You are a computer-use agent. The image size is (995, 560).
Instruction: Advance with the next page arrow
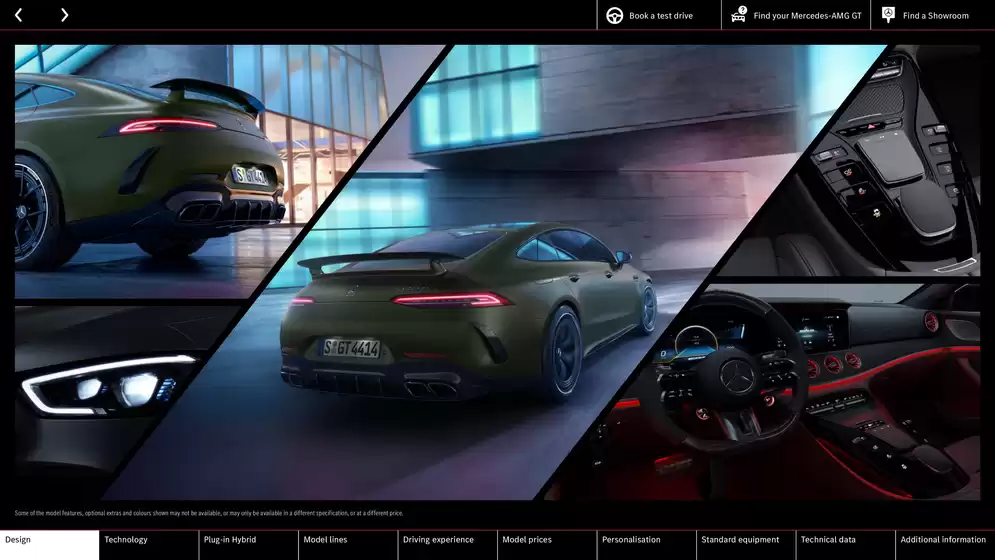(x=64, y=15)
